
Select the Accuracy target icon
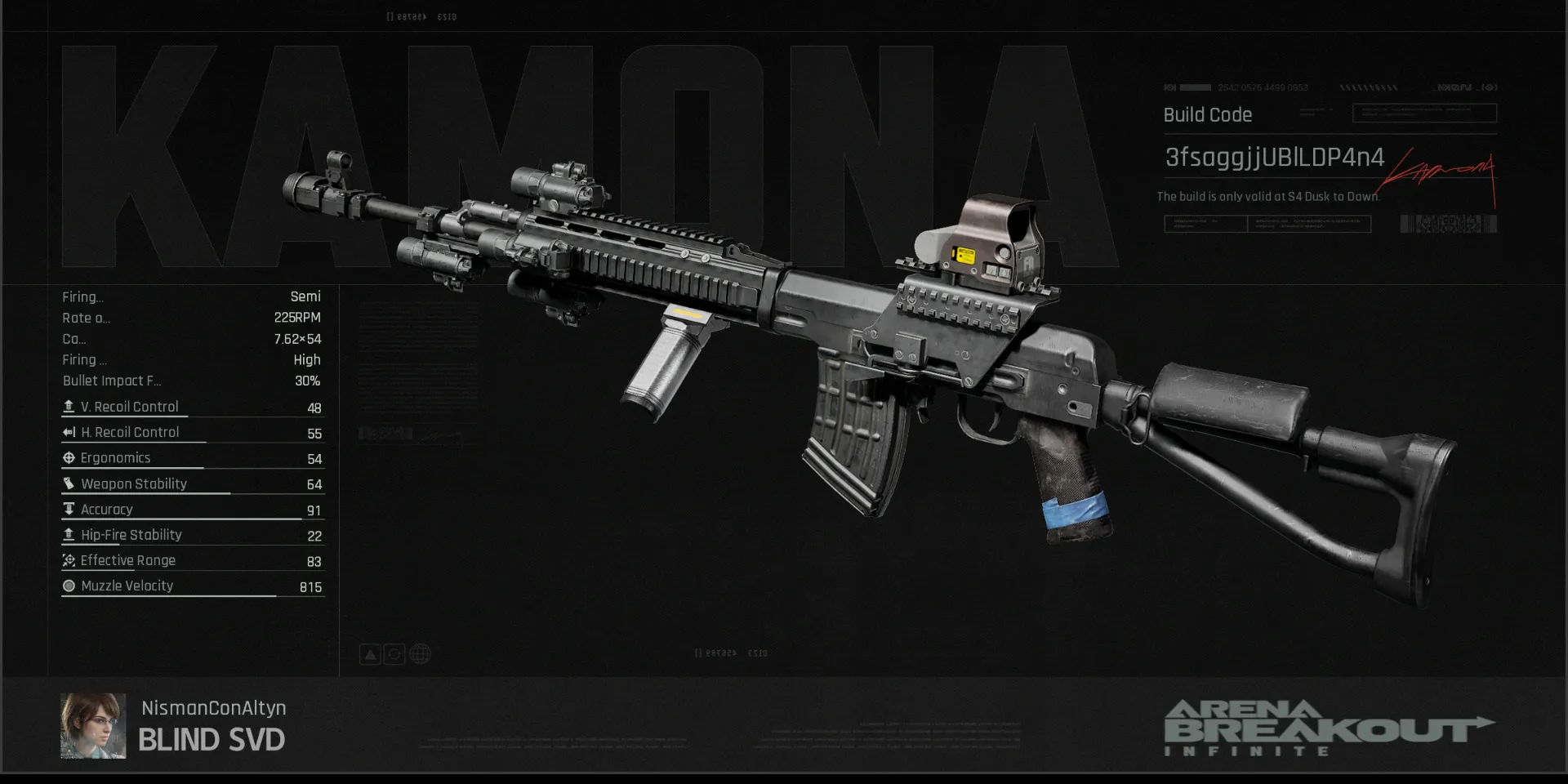point(69,509)
